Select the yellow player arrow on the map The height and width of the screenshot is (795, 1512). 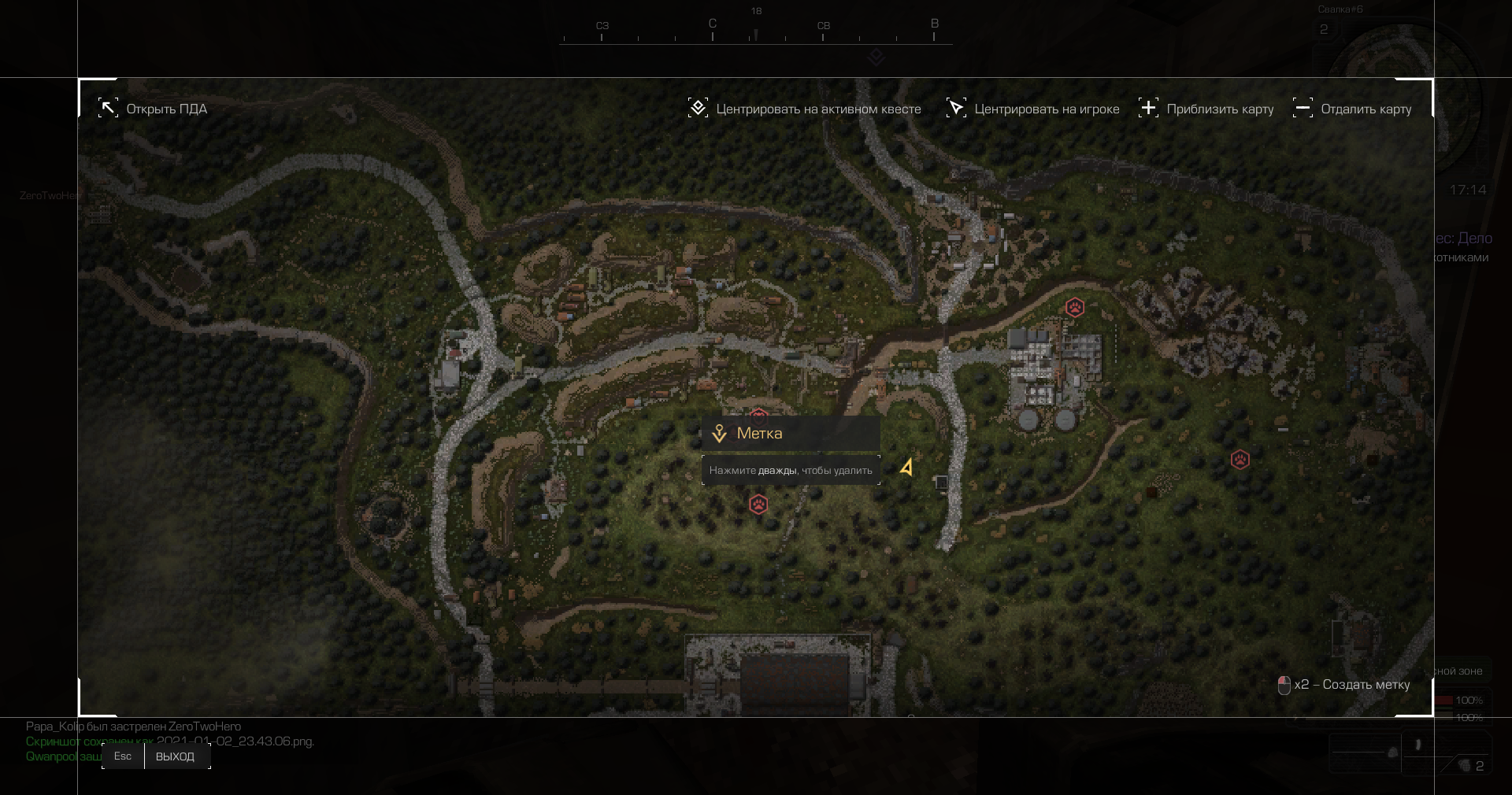click(x=907, y=468)
